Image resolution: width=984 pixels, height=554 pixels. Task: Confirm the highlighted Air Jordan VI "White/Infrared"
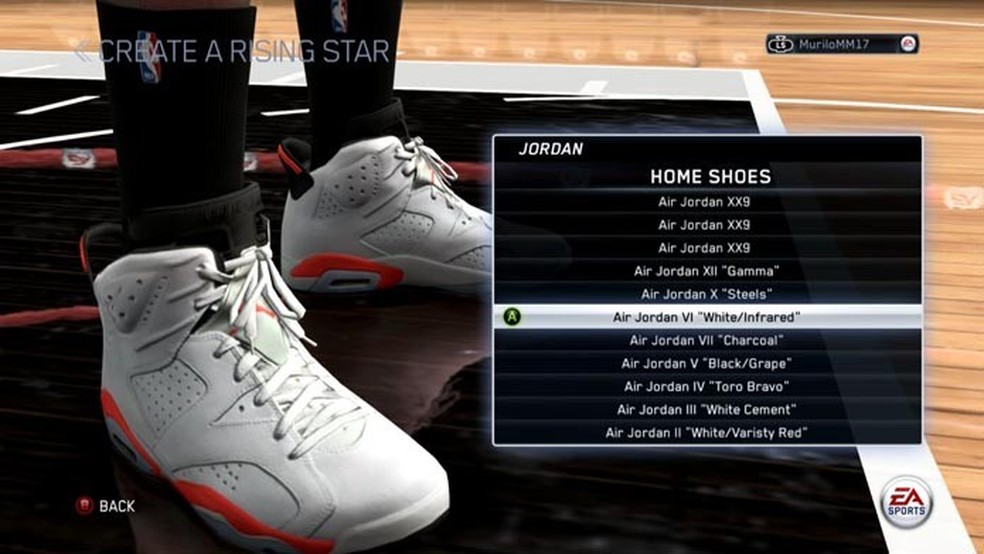click(707, 317)
